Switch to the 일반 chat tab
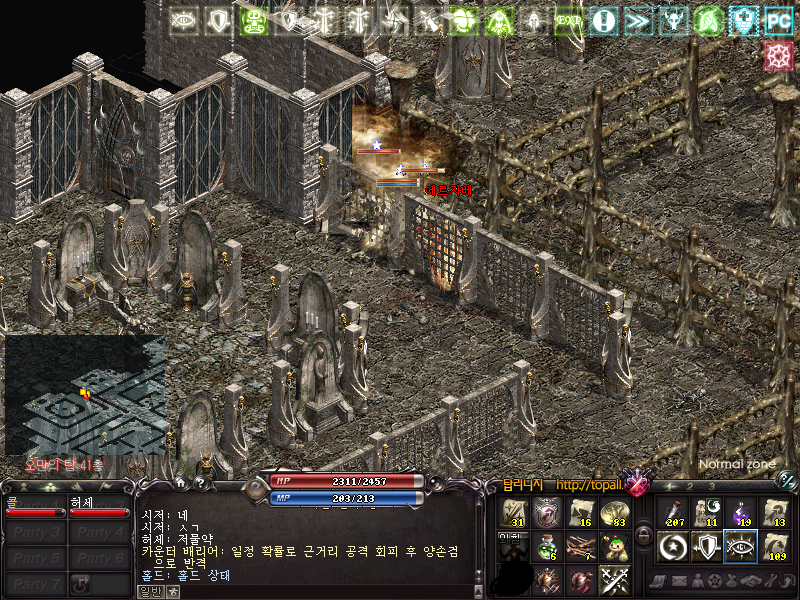800x600 pixels. [x=149, y=592]
